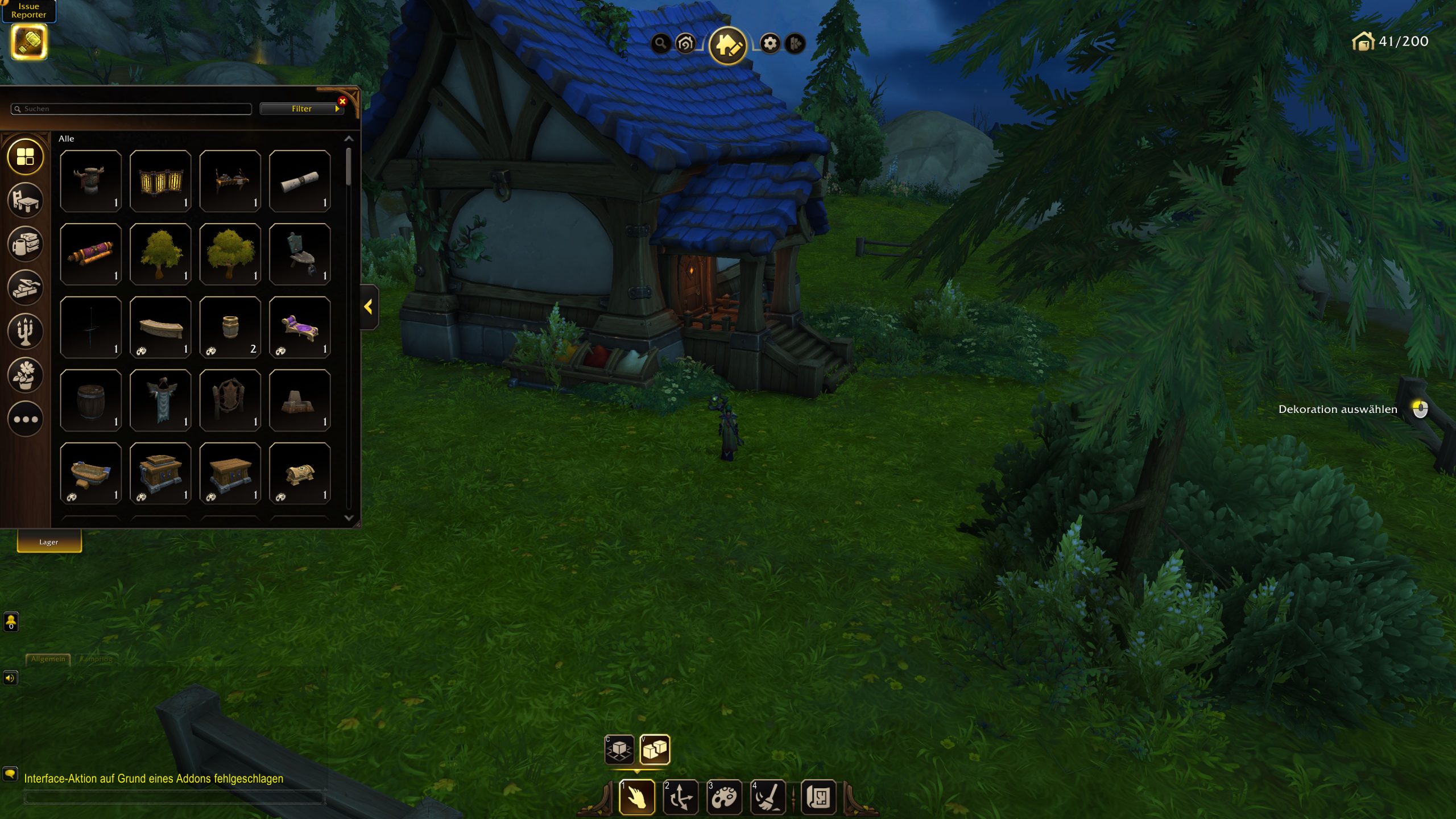Open the gear settings button

[770, 43]
